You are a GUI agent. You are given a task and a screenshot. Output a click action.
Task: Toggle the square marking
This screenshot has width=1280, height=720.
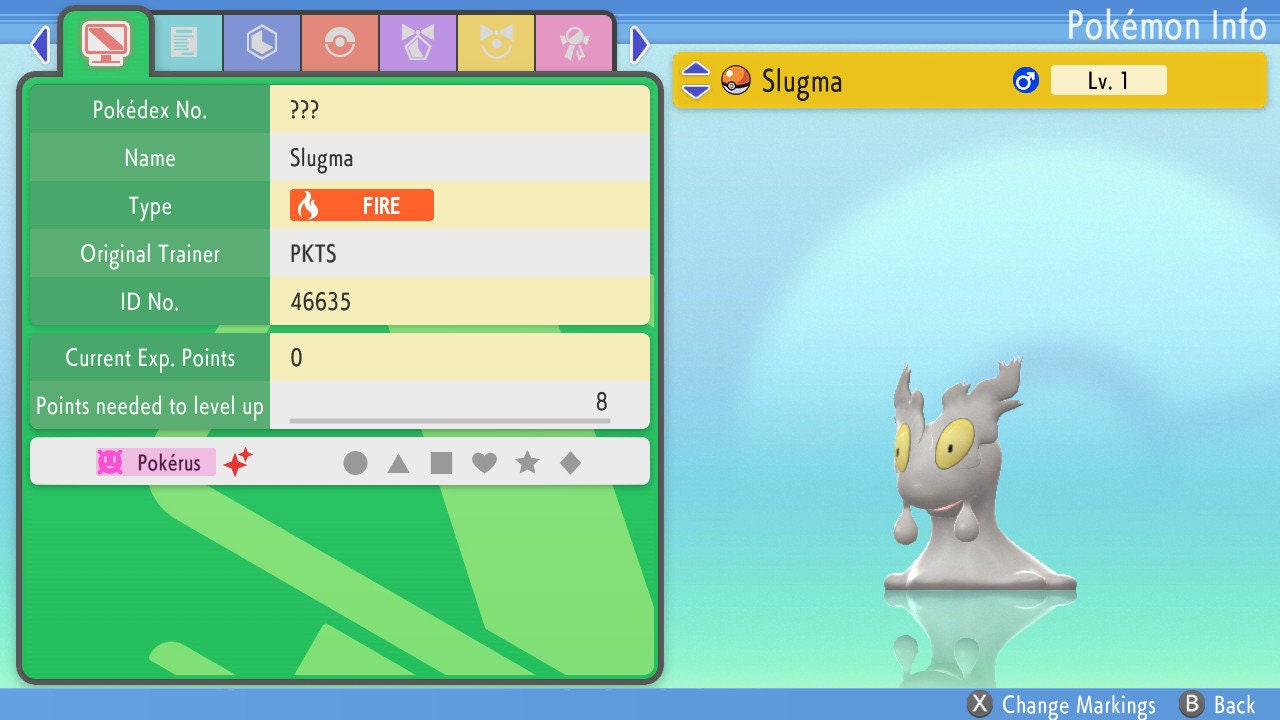pyautogui.click(x=441, y=463)
